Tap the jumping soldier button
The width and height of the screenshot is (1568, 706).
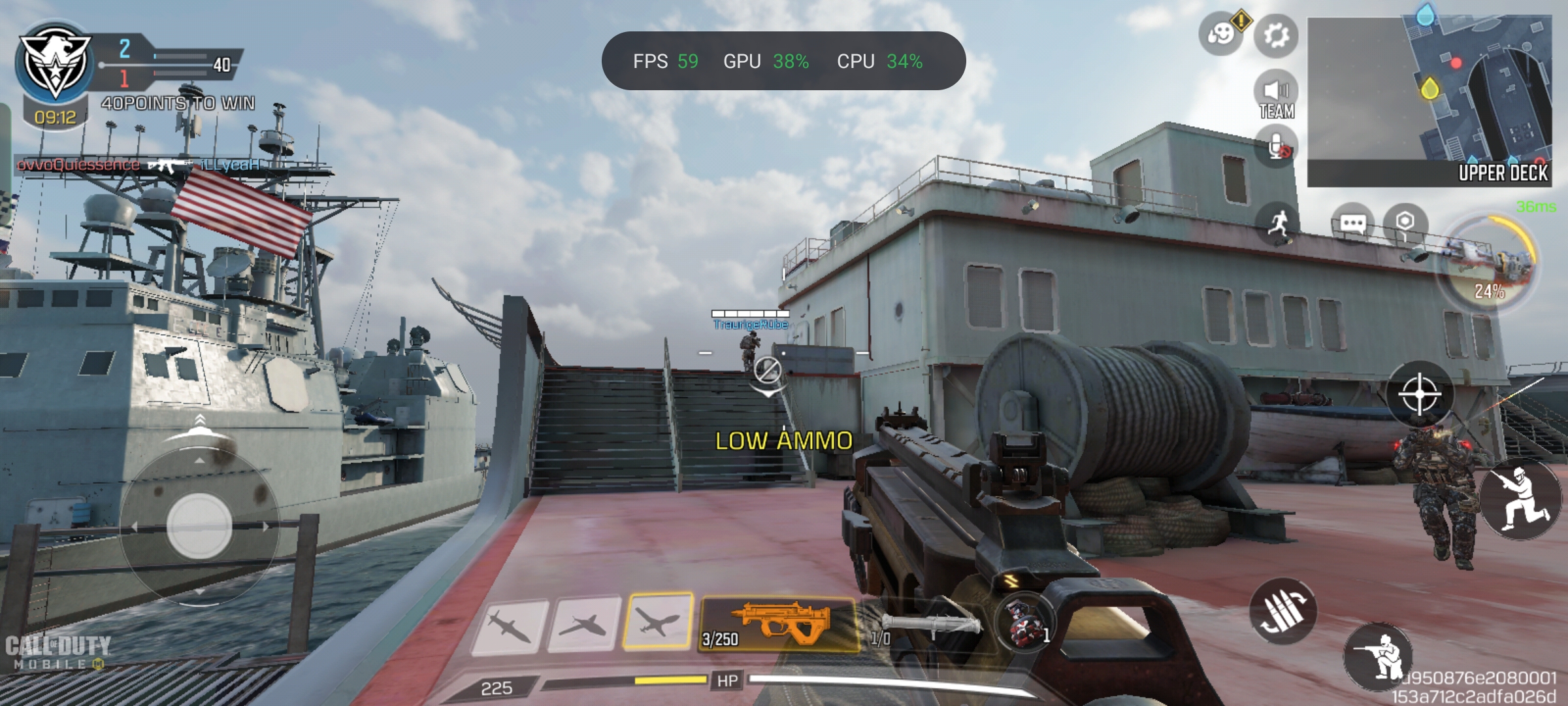(1520, 499)
